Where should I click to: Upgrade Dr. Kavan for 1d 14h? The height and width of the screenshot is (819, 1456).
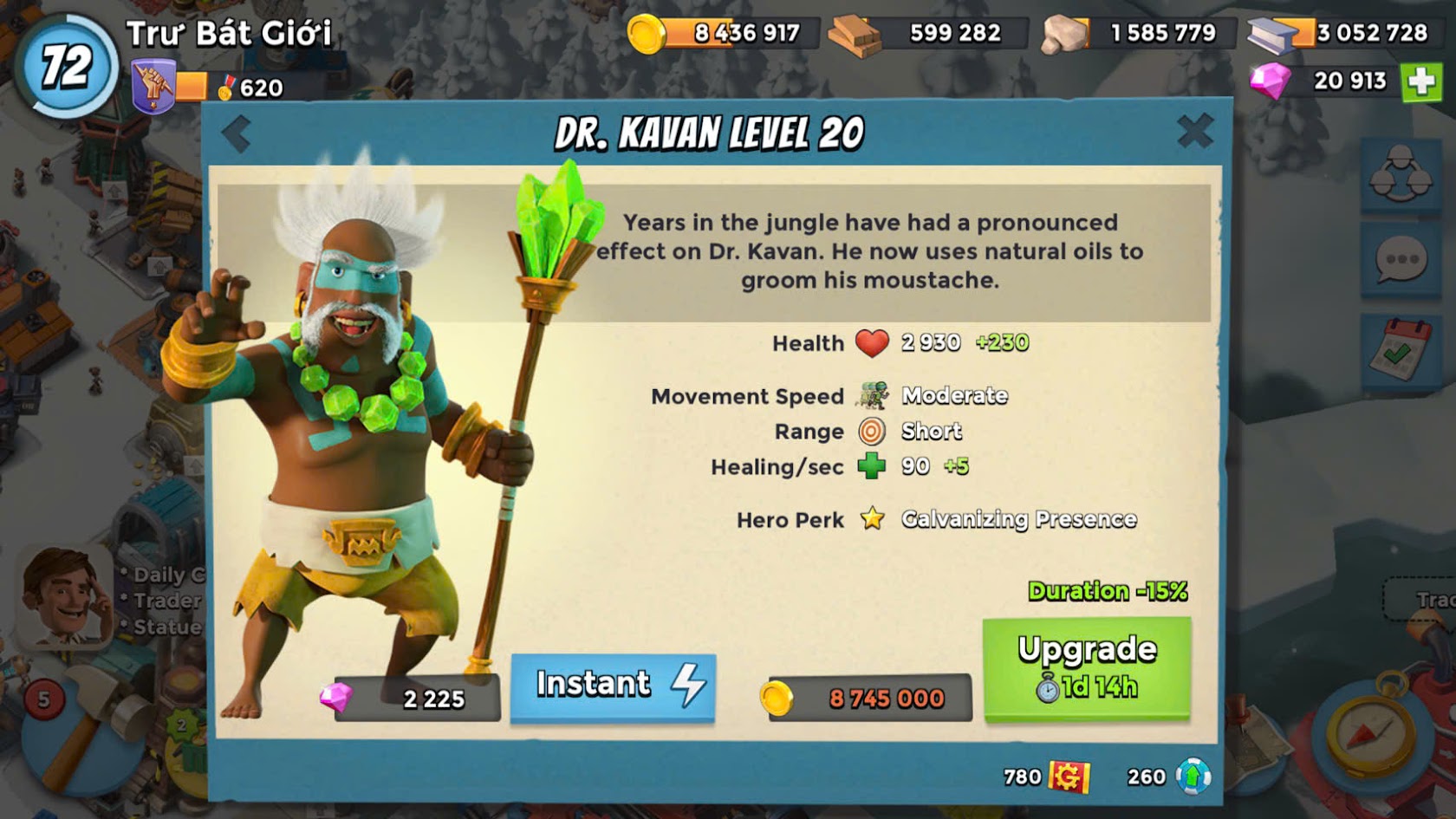1087,668
